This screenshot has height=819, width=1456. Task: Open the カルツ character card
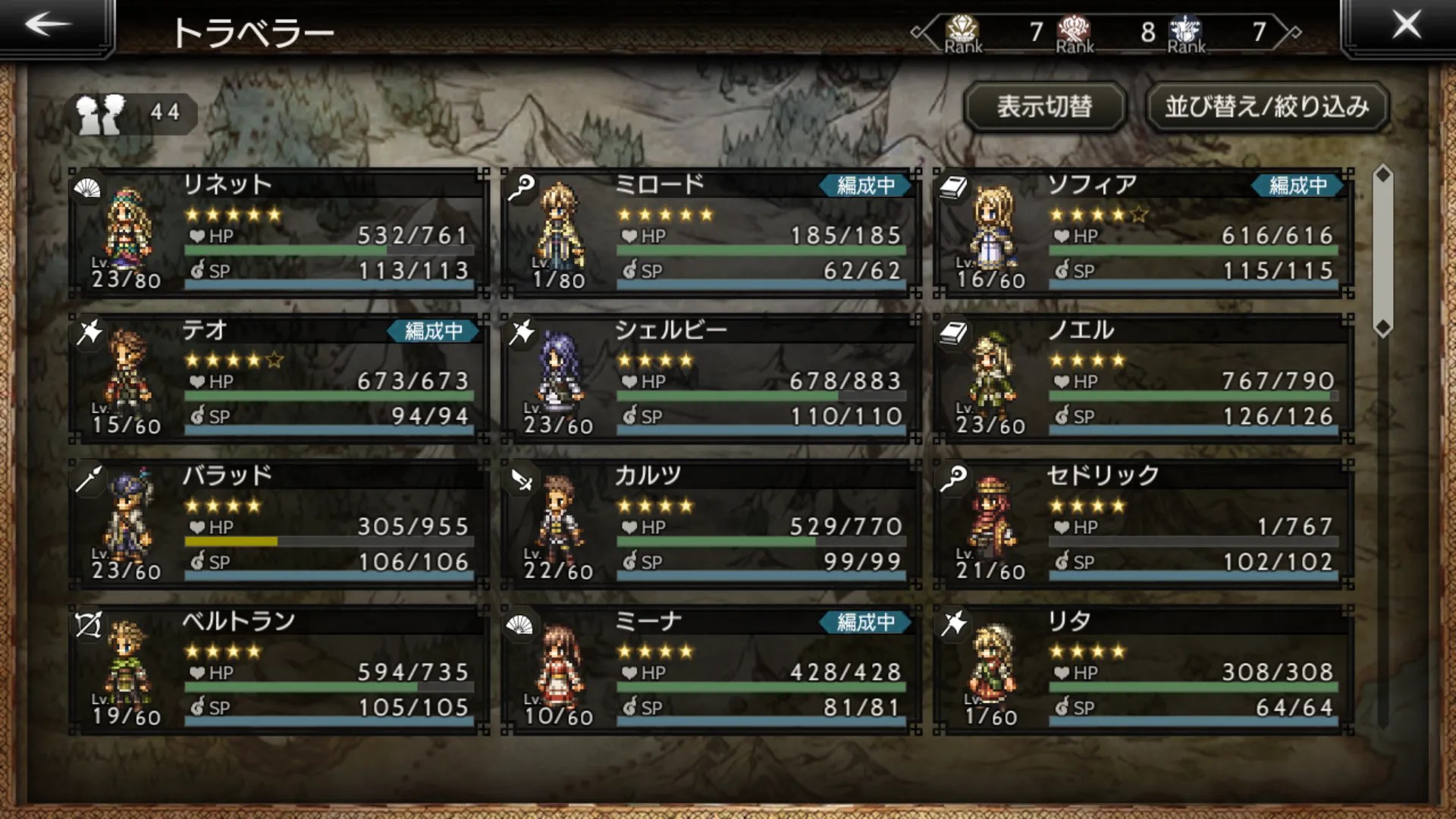(x=711, y=525)
